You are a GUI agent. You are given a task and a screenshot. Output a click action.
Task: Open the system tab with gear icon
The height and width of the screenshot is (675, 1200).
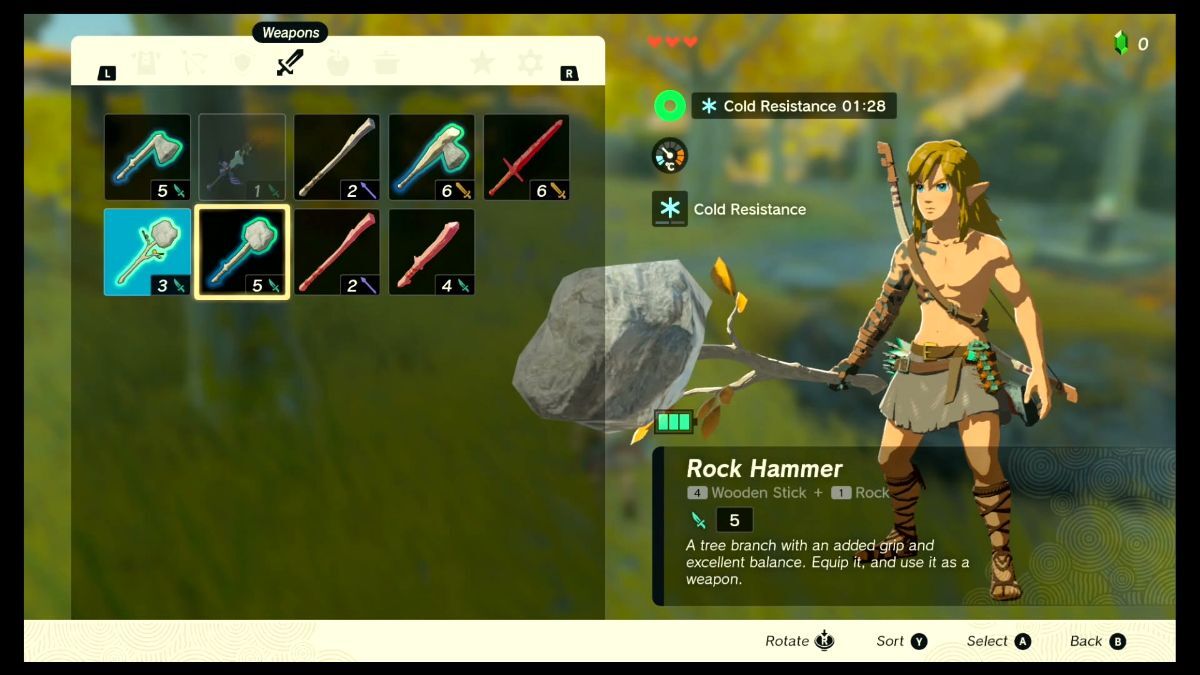click(x=530, y=64)
